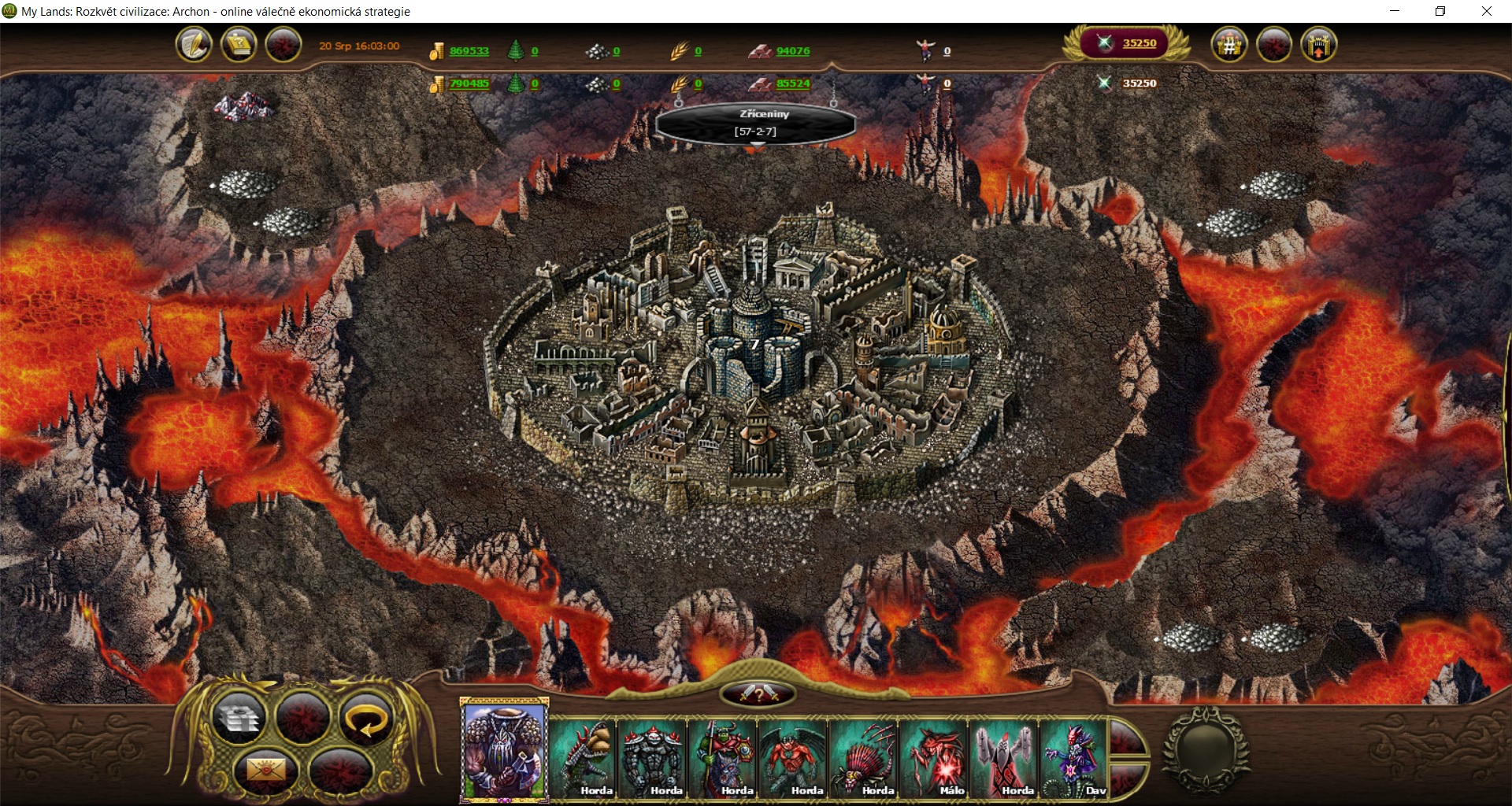Image resolution: width=1512 pixels, height=806 pixels.
Task: Click the gold amount 869533 link
Action: pyautogui.click(x=469, y=51)
